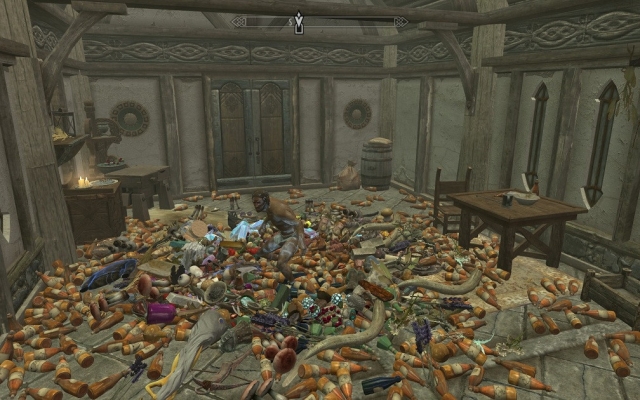The width and height of the screenshot is (640, 400).
Task: Click the quest marker on the compass bar
Action: [298, 23]
